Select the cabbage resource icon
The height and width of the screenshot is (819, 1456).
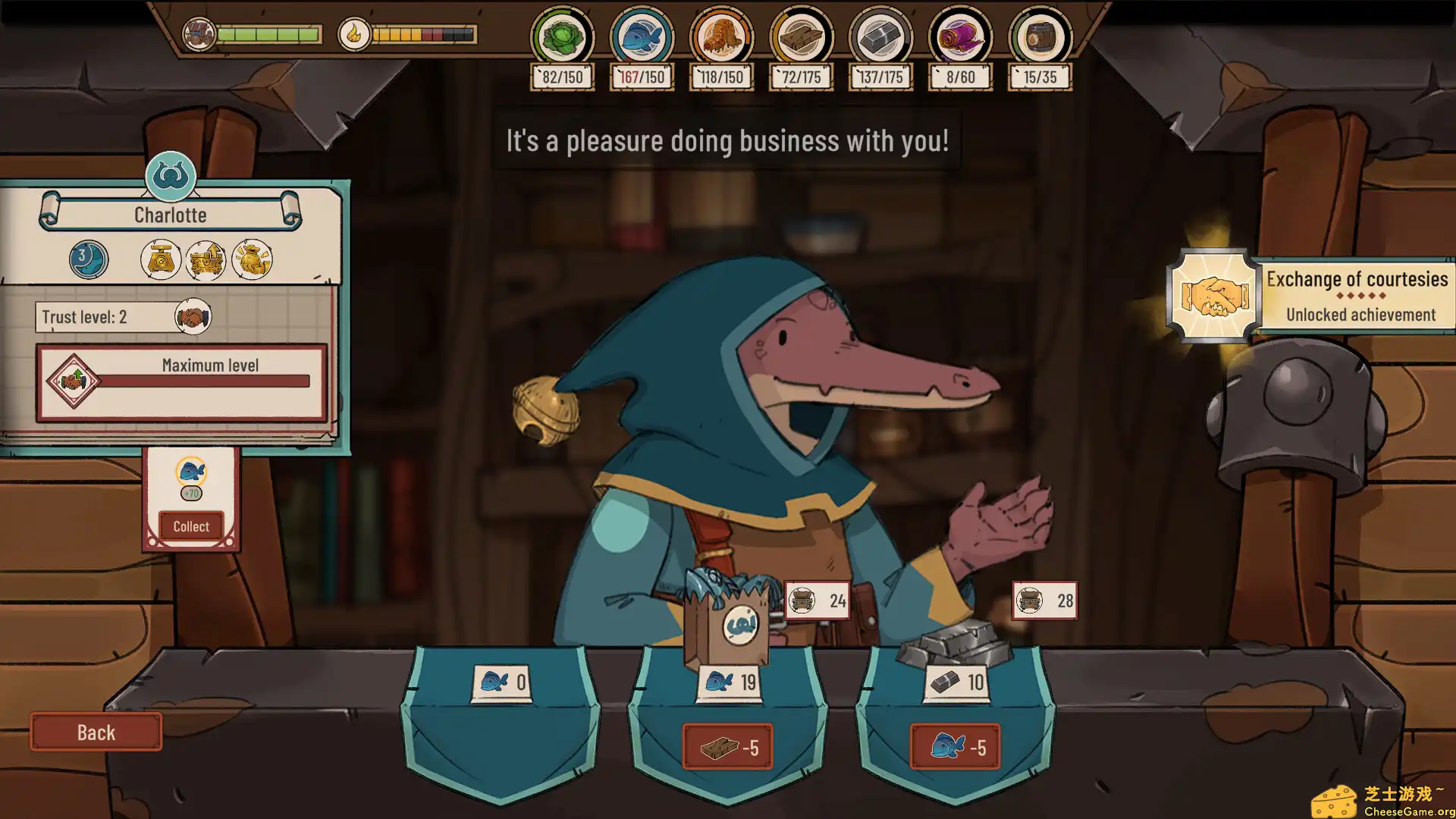(562, 36)
